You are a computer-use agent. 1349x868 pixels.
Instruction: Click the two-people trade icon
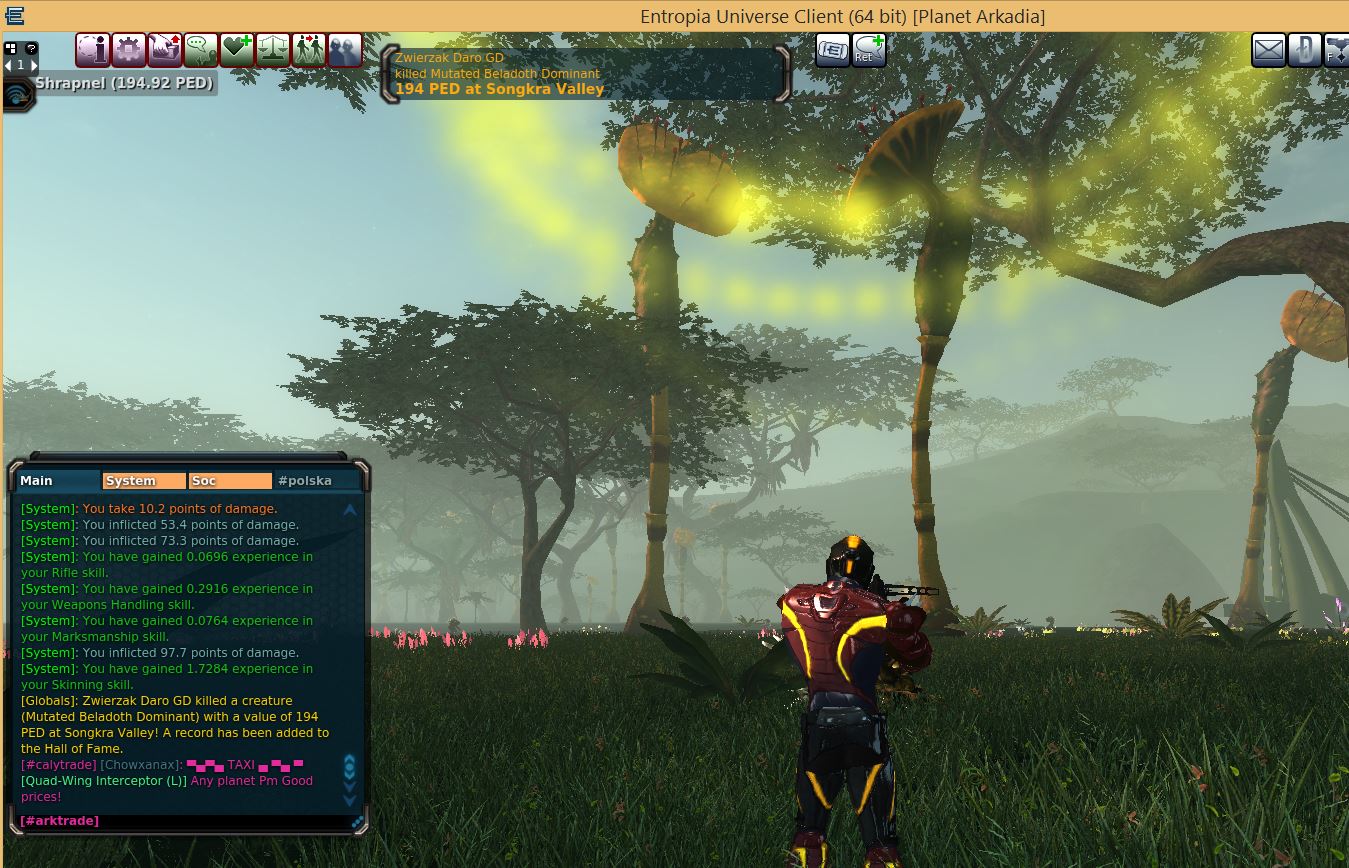pyautogui.click(x=309, y=50)
